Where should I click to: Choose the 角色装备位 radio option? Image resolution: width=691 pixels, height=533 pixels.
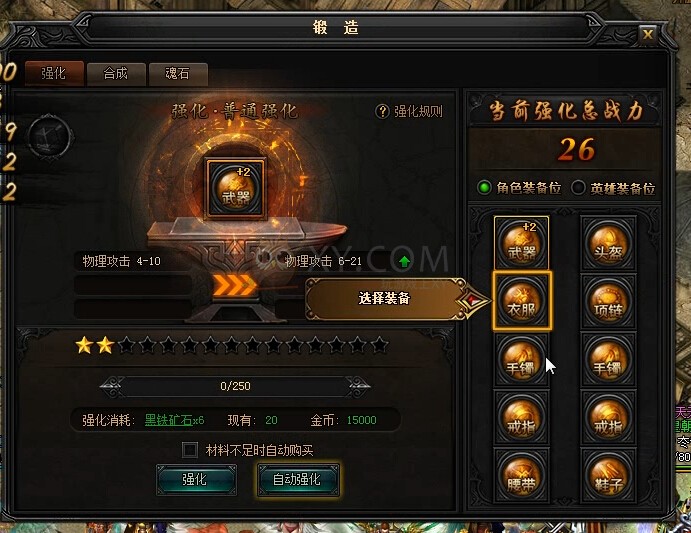point(485,187)
